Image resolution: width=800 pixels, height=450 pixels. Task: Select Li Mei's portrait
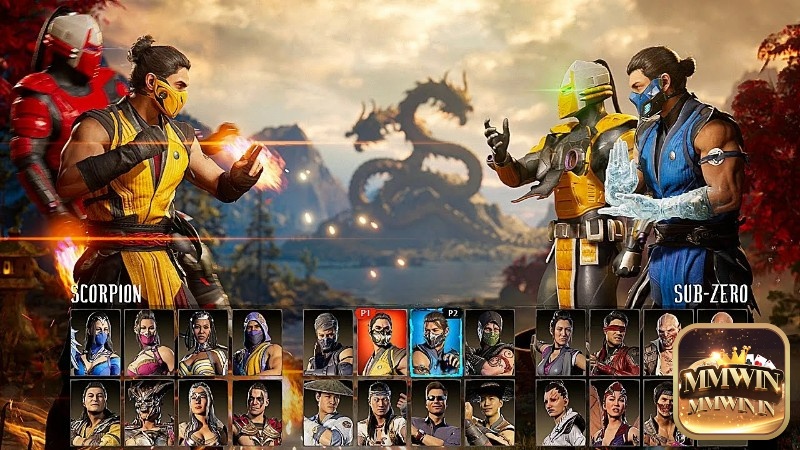pyautogui.click(x=560, y=342)
